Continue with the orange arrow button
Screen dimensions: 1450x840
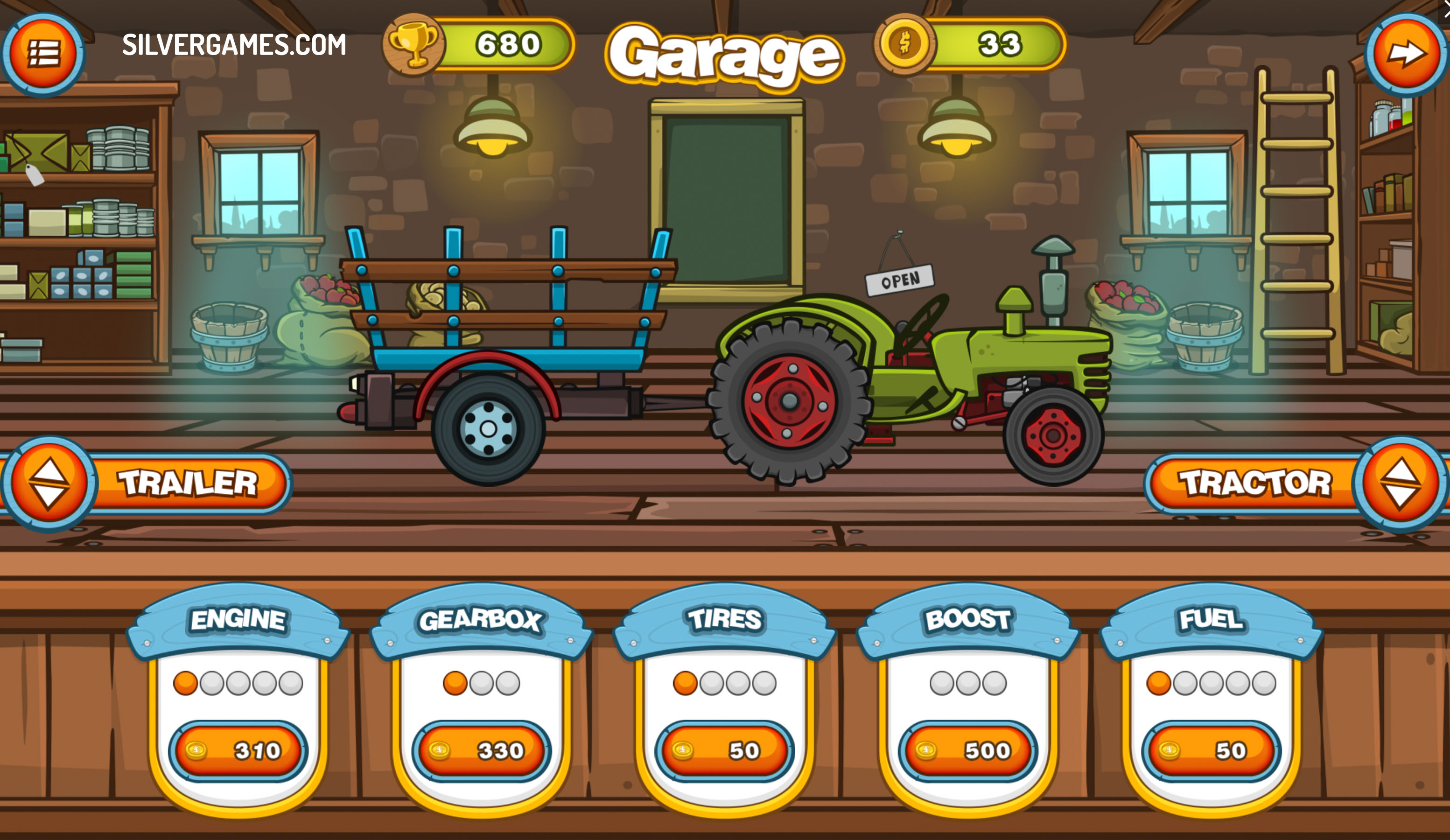coord(1406,54)
